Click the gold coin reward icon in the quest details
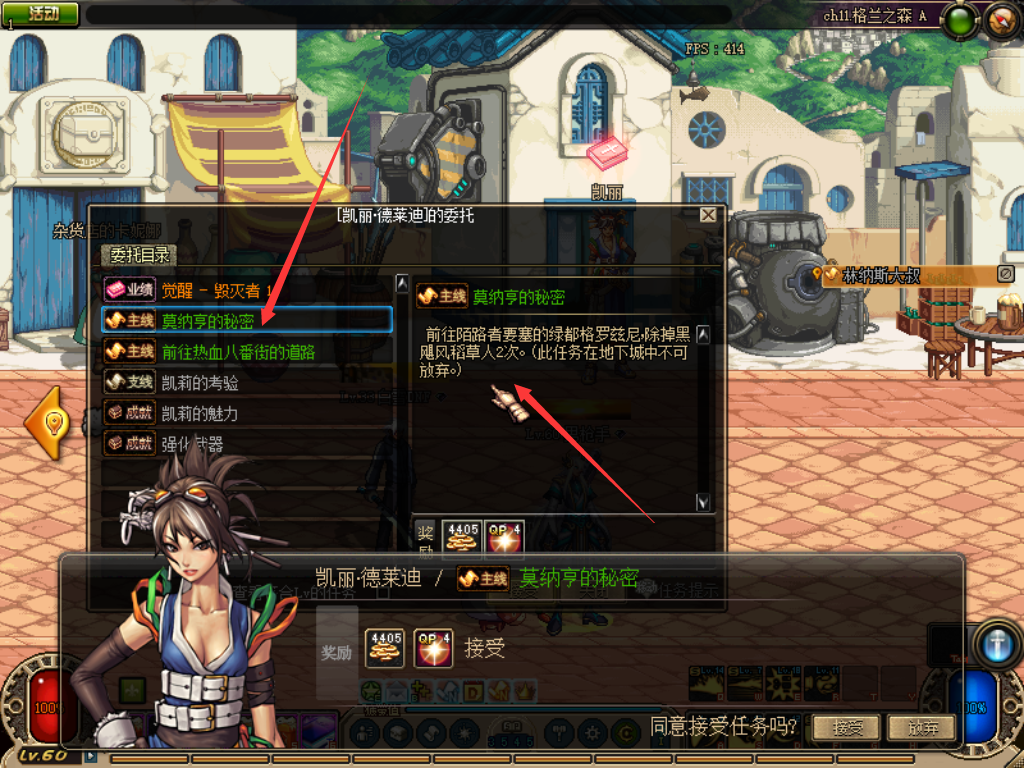The image size is (1024, 768). pos(461,537)
